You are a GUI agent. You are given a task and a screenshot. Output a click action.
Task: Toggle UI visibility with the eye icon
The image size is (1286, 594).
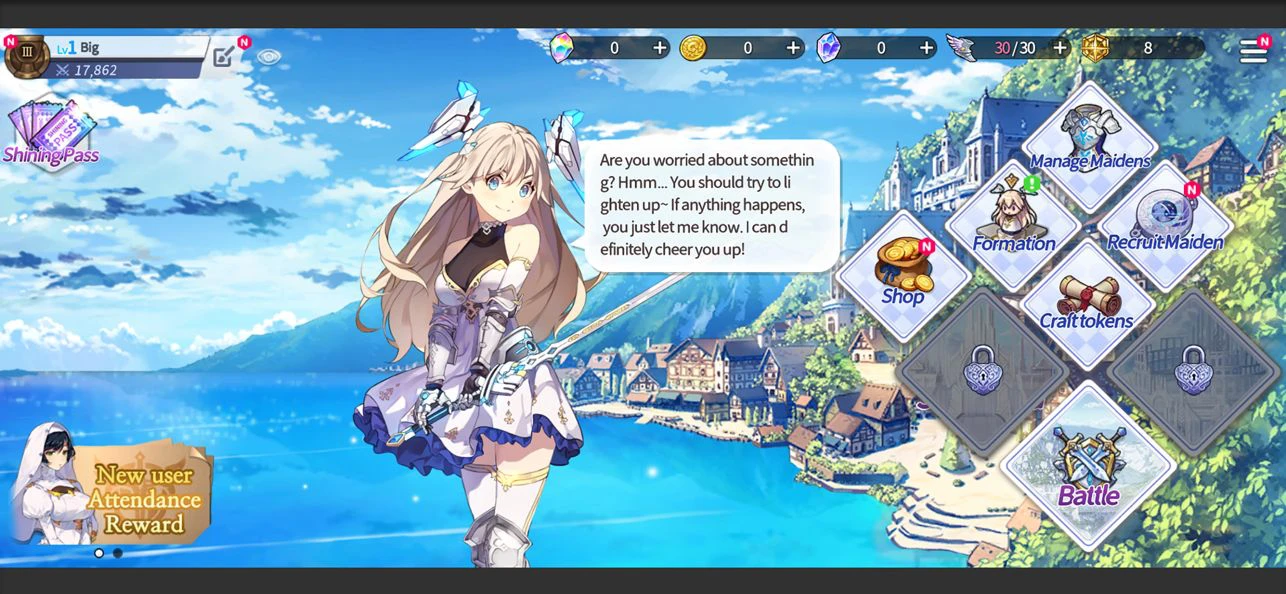click(268, 57)
